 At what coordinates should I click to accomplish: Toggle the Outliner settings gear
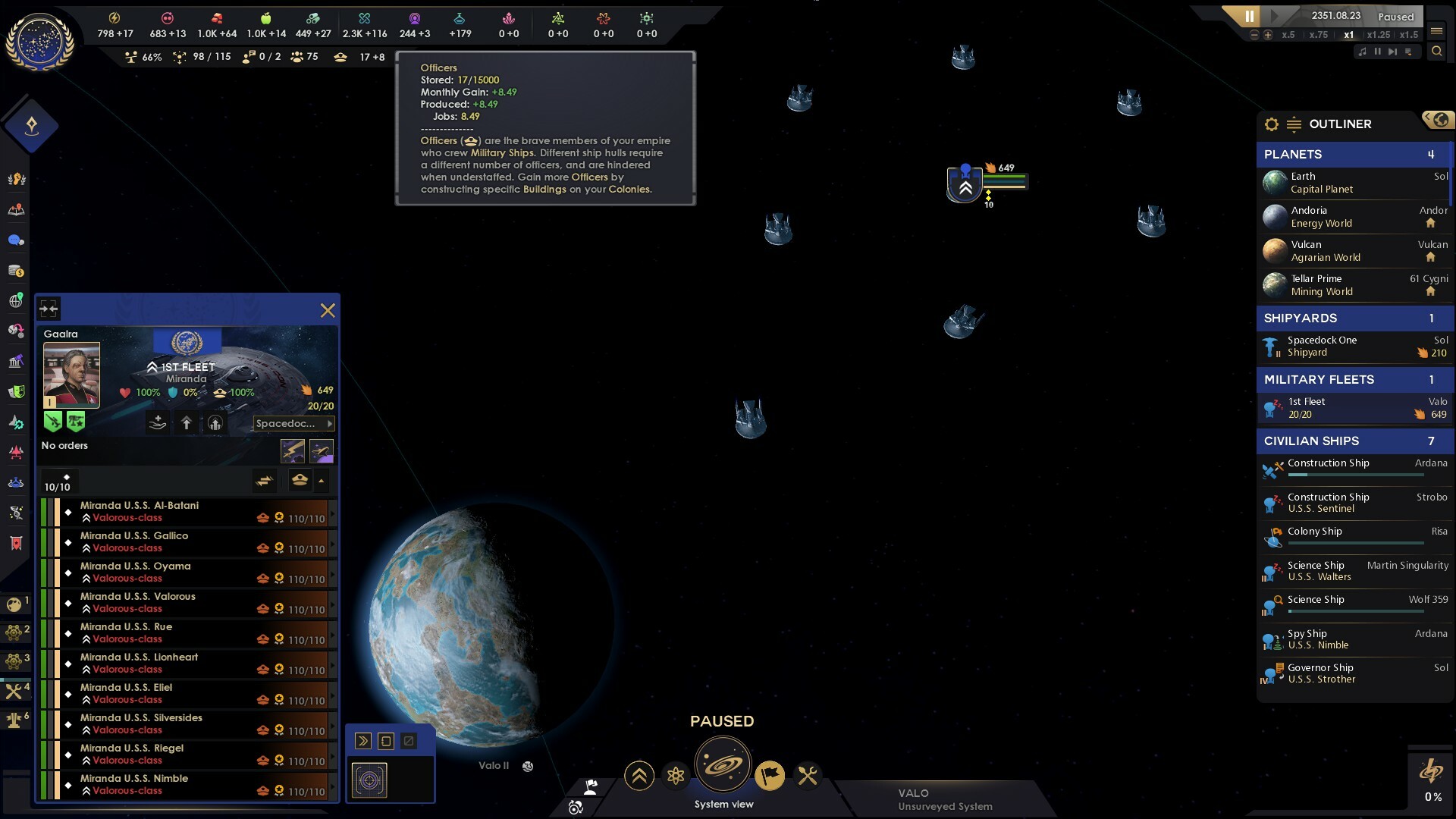(x=1272, y=124)
